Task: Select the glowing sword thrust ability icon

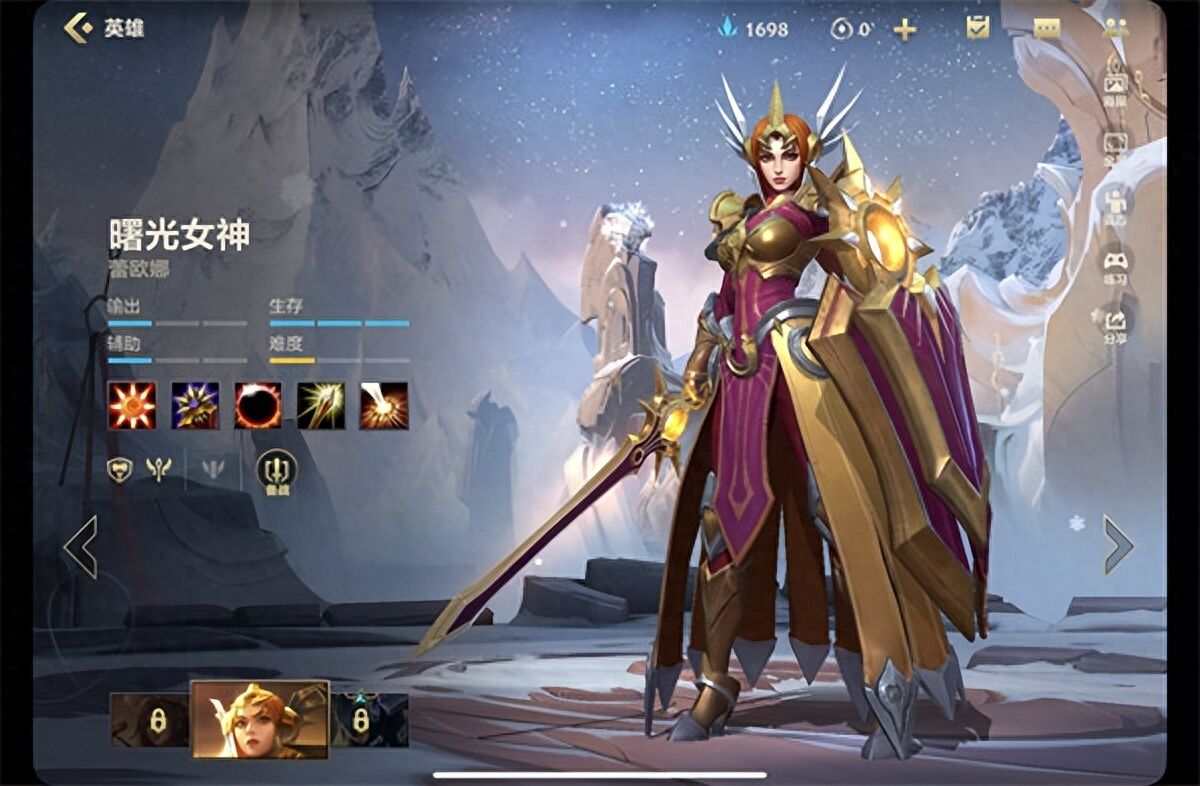Action: click(321, 405)
